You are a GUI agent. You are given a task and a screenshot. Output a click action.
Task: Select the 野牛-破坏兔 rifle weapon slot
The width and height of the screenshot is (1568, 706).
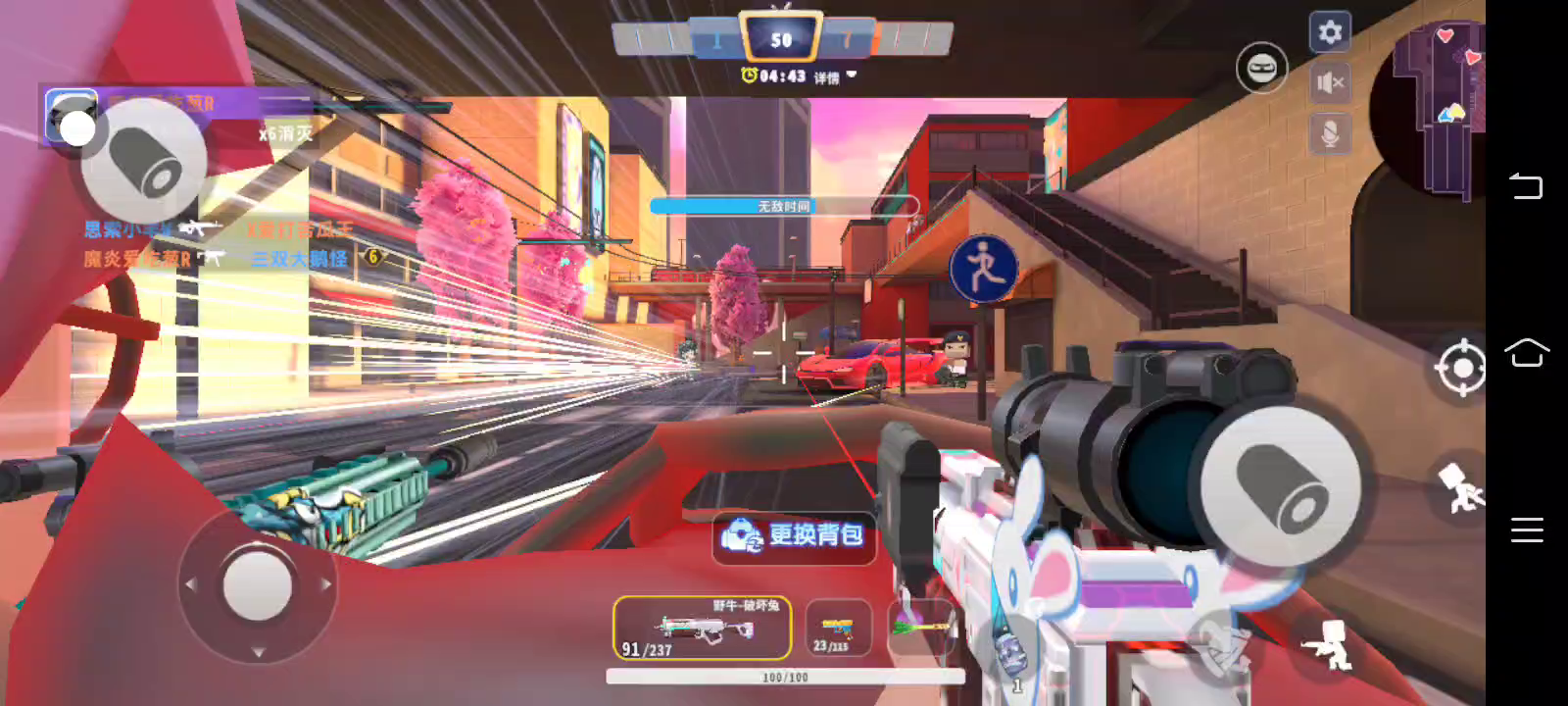pyautogui.click(x=702, y=629)
